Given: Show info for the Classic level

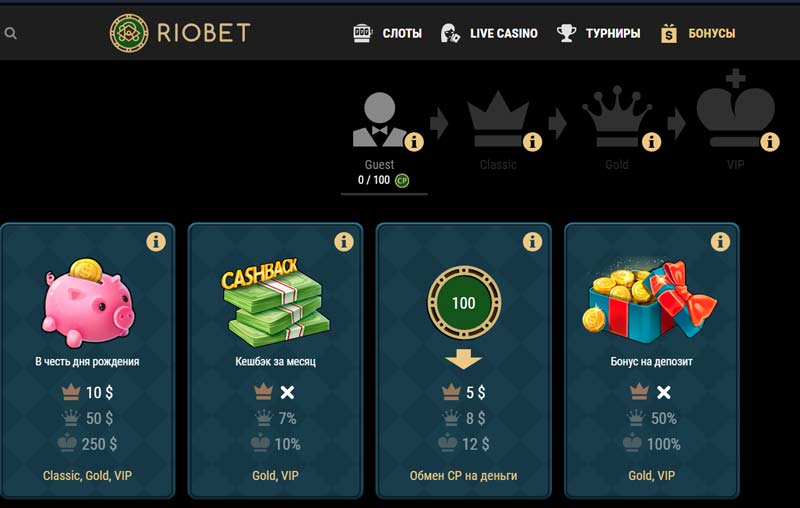Looking at the screenshot, I should [x=532, y=141].
